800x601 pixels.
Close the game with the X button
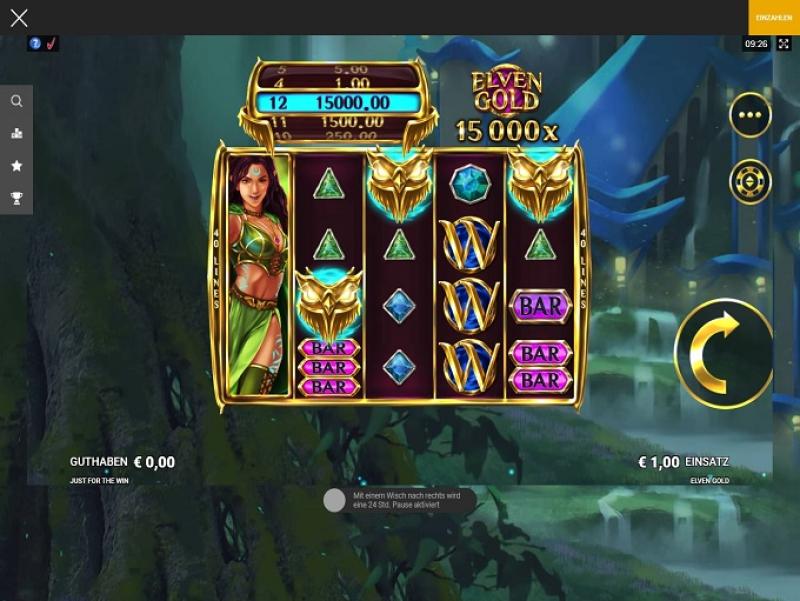coord(19,18)
